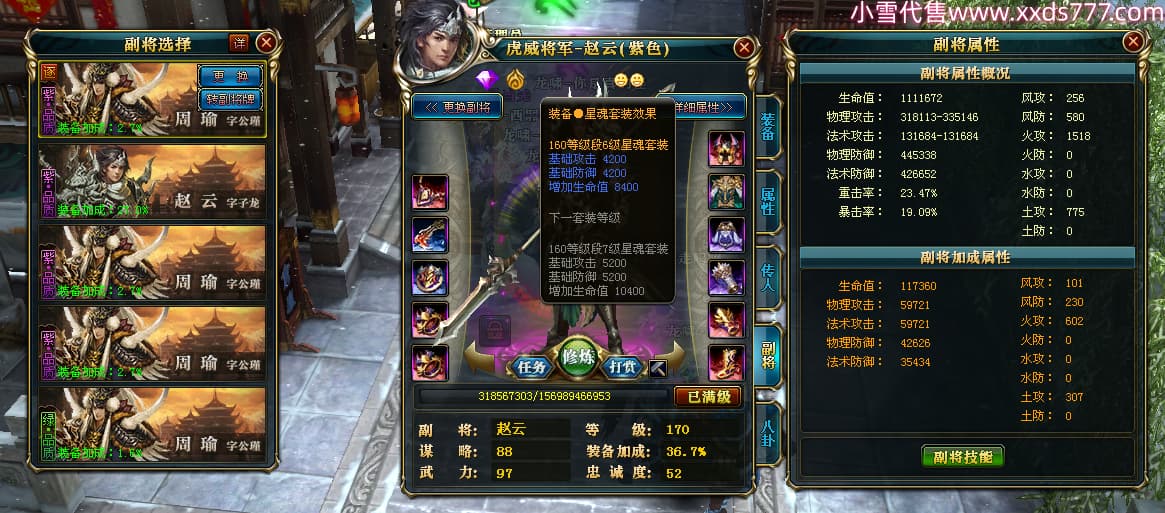Image resolution: width=1165 pixels, height=513 pixels.
Task: Select the green-quality 周瑜 card
Action: (152, 424)
